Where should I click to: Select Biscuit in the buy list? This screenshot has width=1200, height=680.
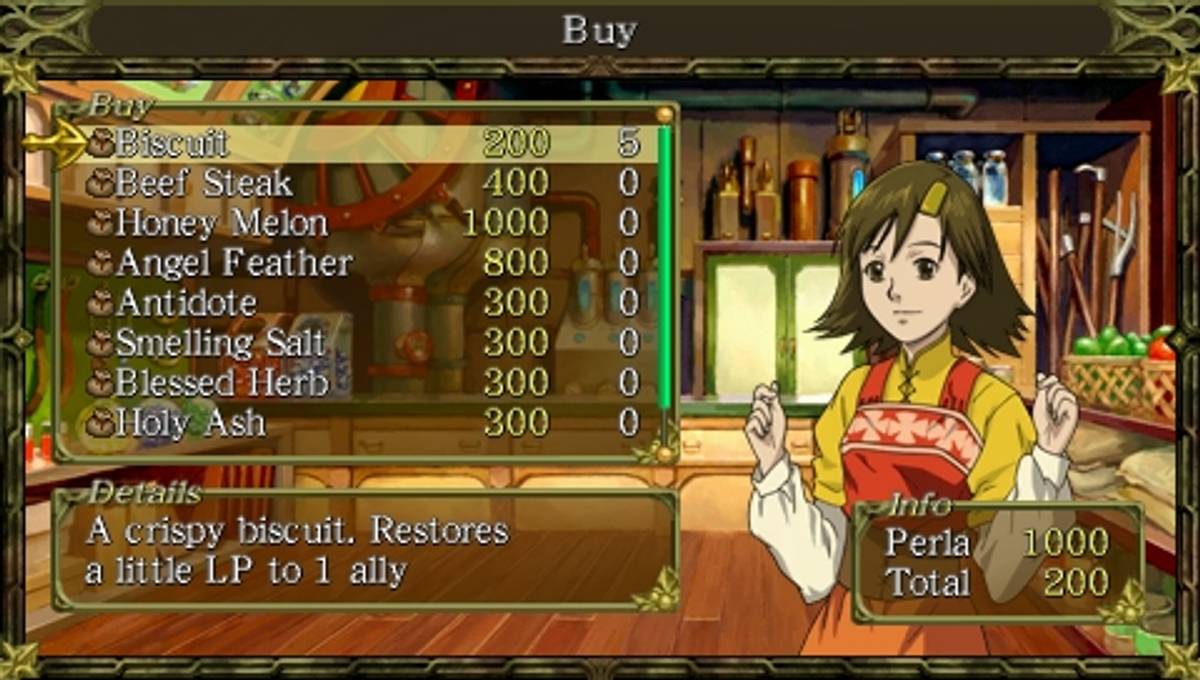click(172, 143)
